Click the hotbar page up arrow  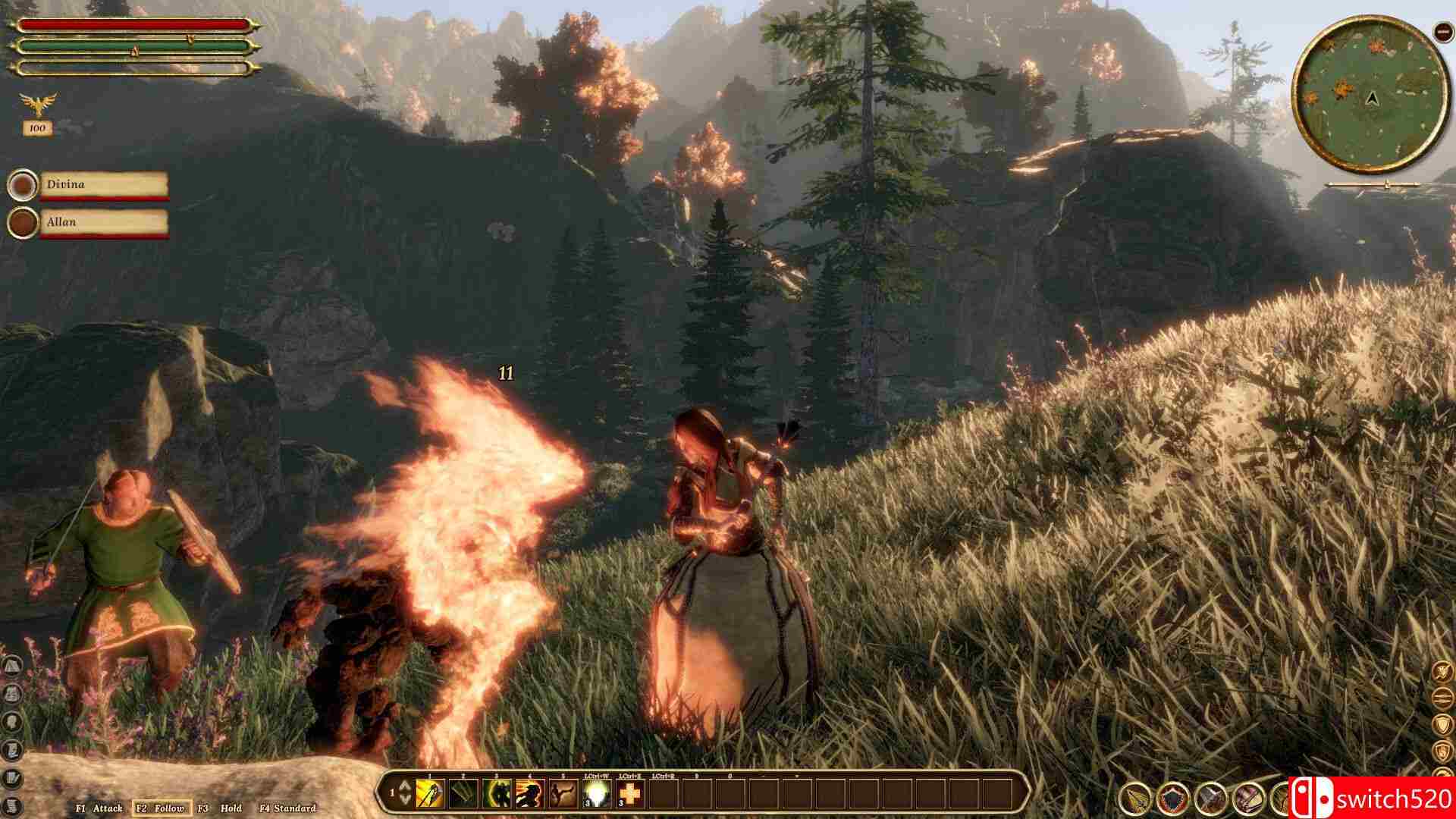[x=404, y=786]
